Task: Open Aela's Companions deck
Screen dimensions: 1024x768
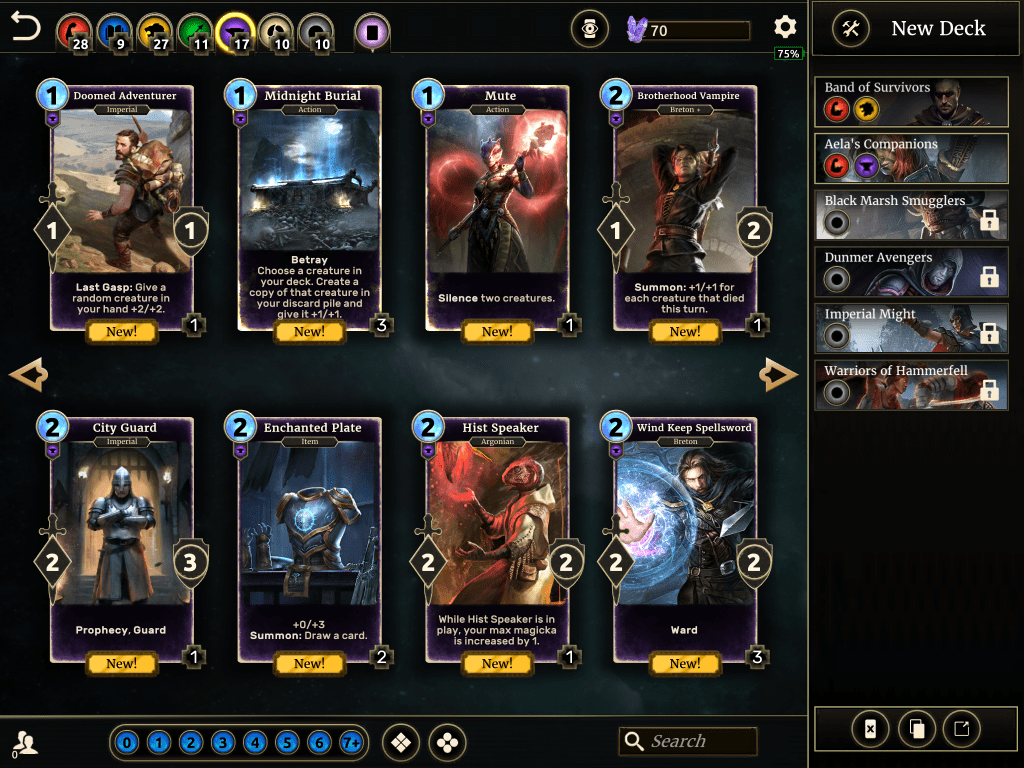Action: coord(911,159)
